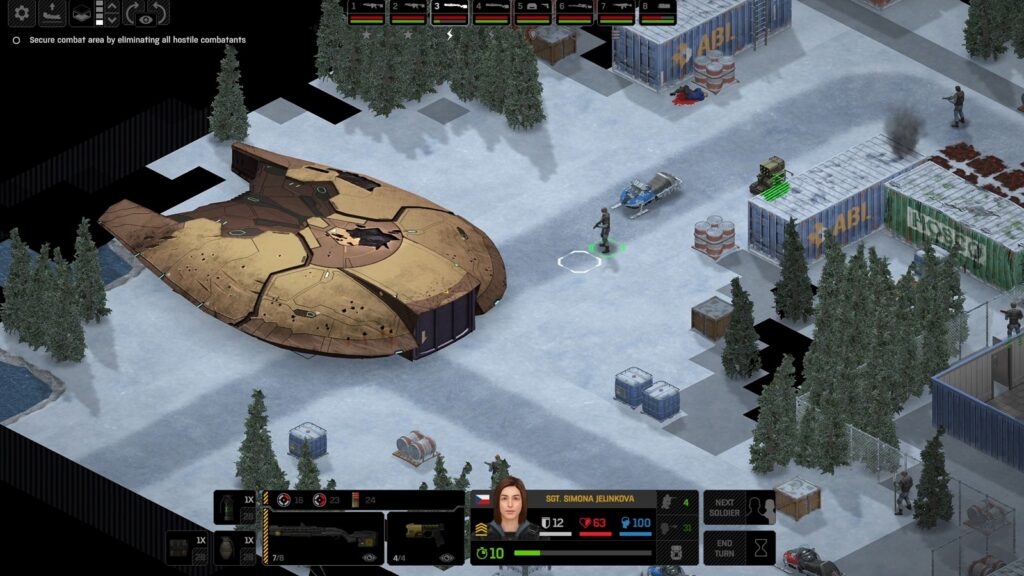This screenshot has width=1024, height=576.
Task: Toggle the eye visibility view
Action: pyautogui.click(x=146, y=17)
